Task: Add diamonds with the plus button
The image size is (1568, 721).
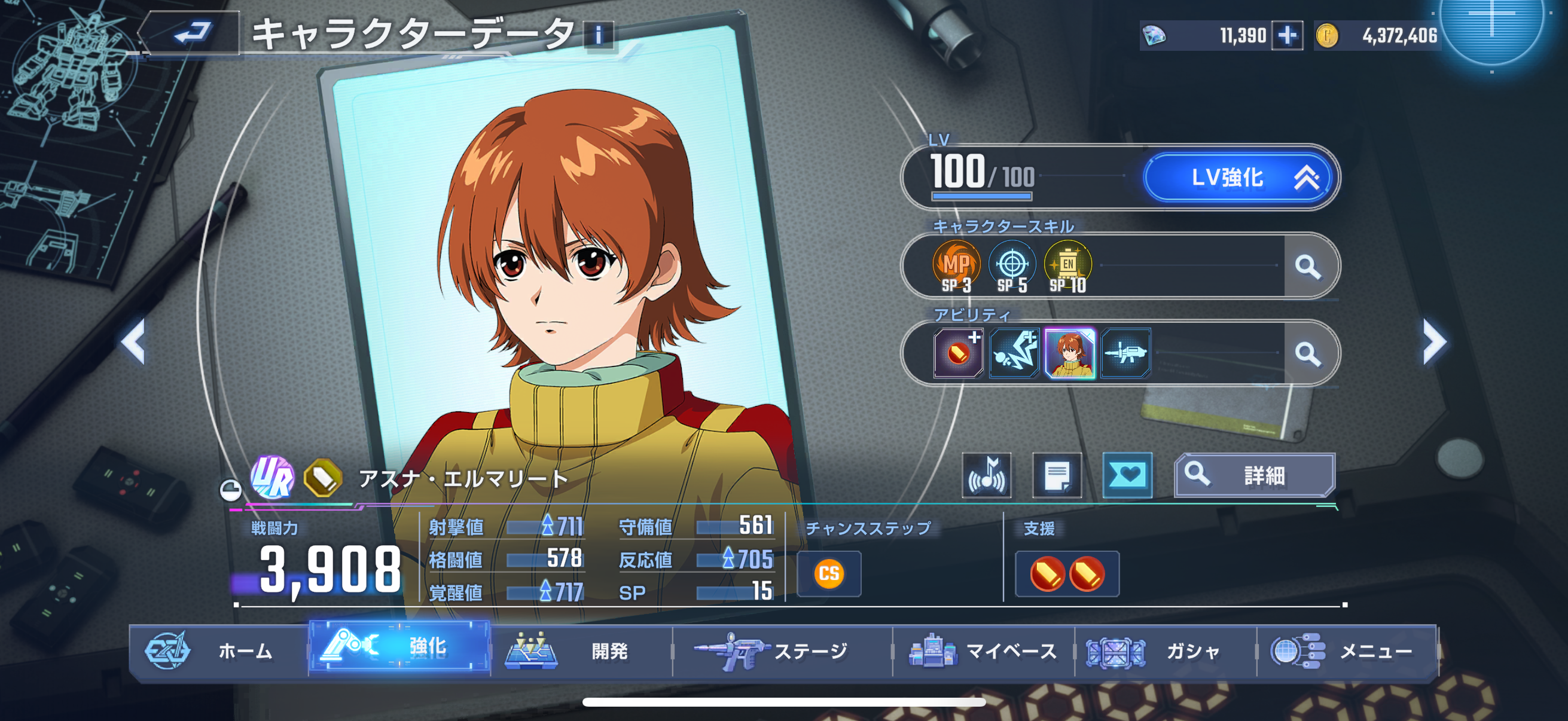Action: [x=1287, y=35]
